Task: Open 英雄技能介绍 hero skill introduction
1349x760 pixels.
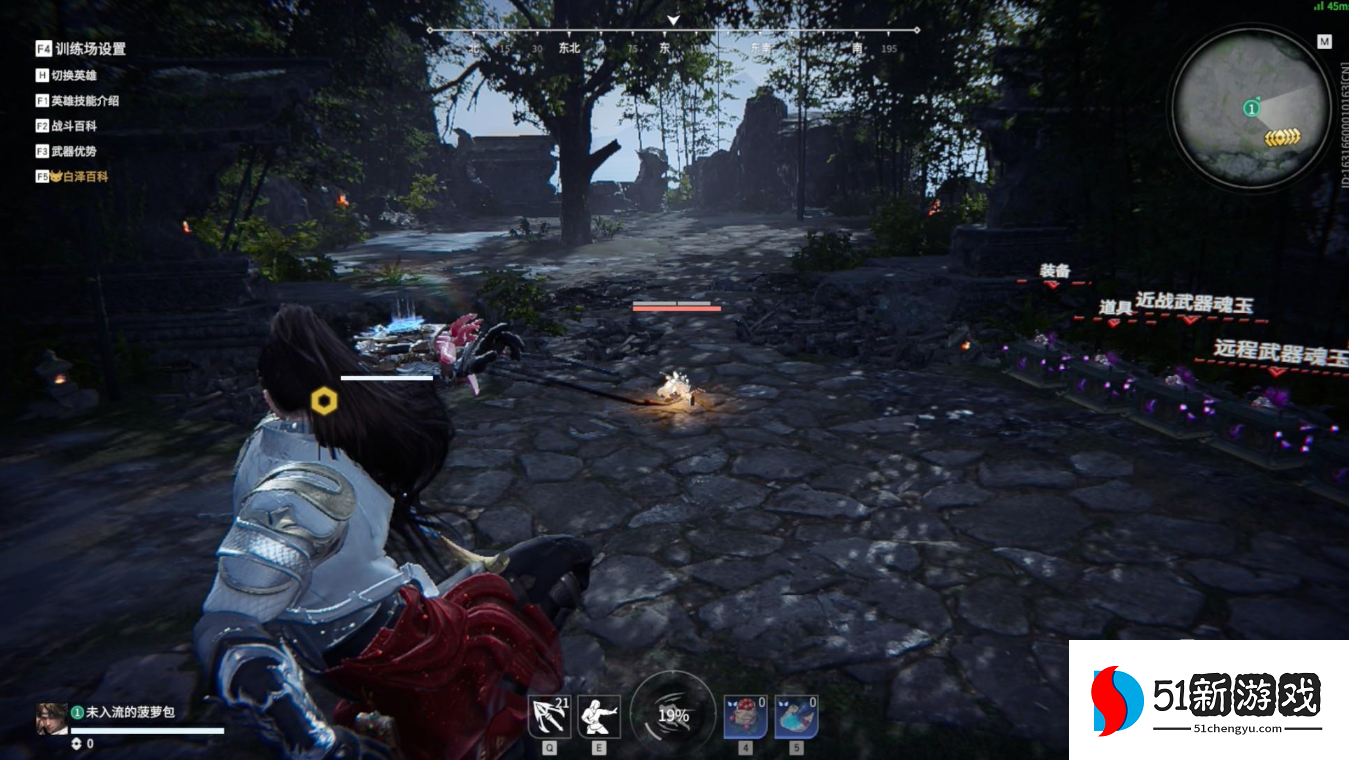Action: coord(84,101)
